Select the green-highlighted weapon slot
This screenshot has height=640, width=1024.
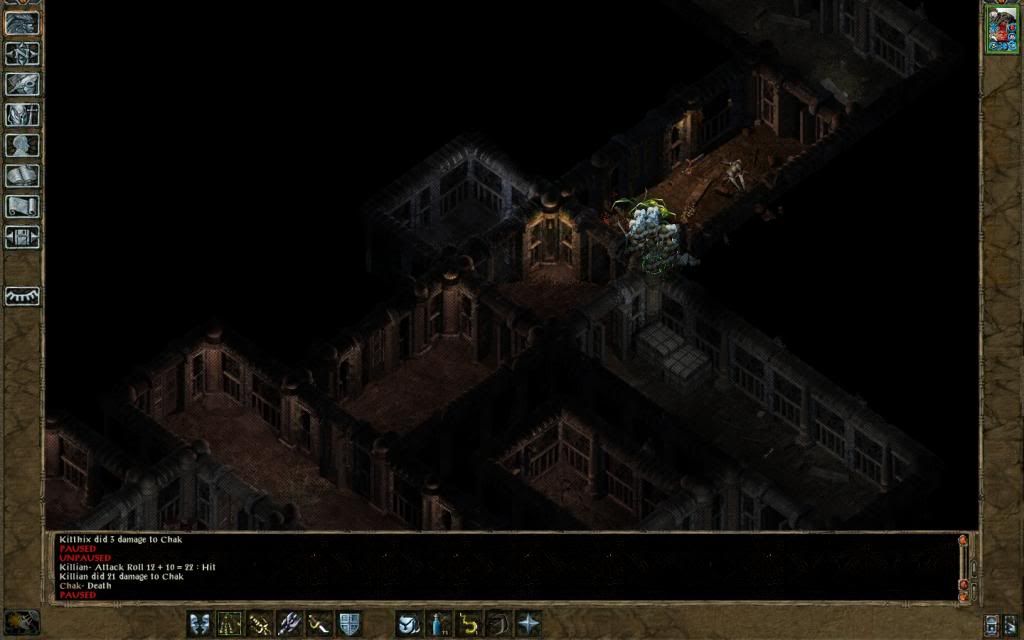point(230,623)
